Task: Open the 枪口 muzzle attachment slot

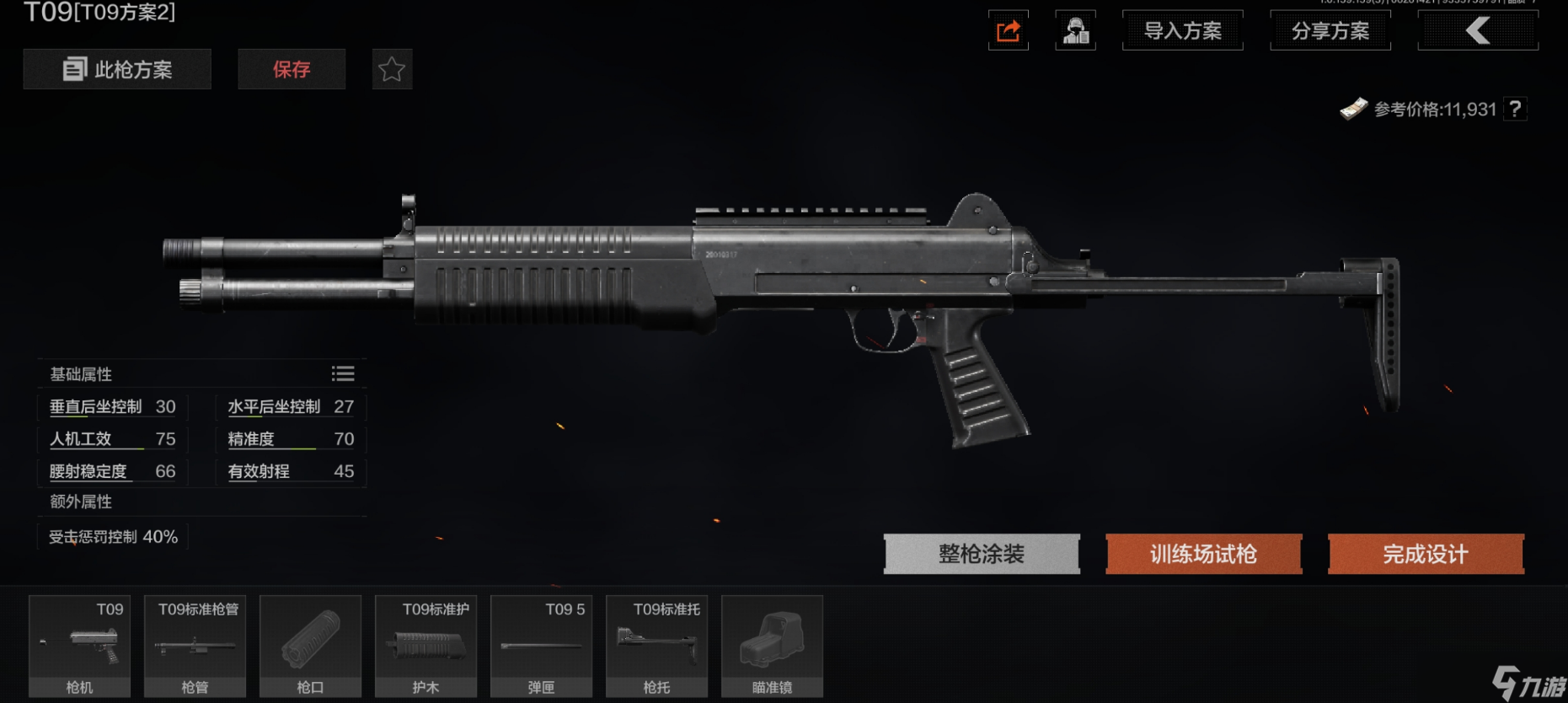Action: (310, 646)
